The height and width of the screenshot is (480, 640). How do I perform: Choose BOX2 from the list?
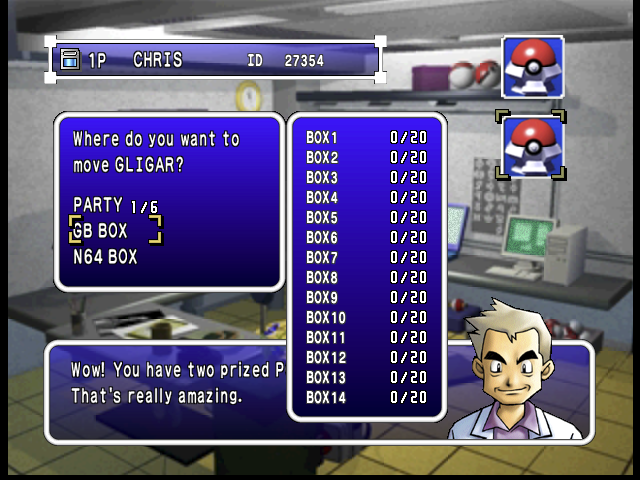click(366, 157)
